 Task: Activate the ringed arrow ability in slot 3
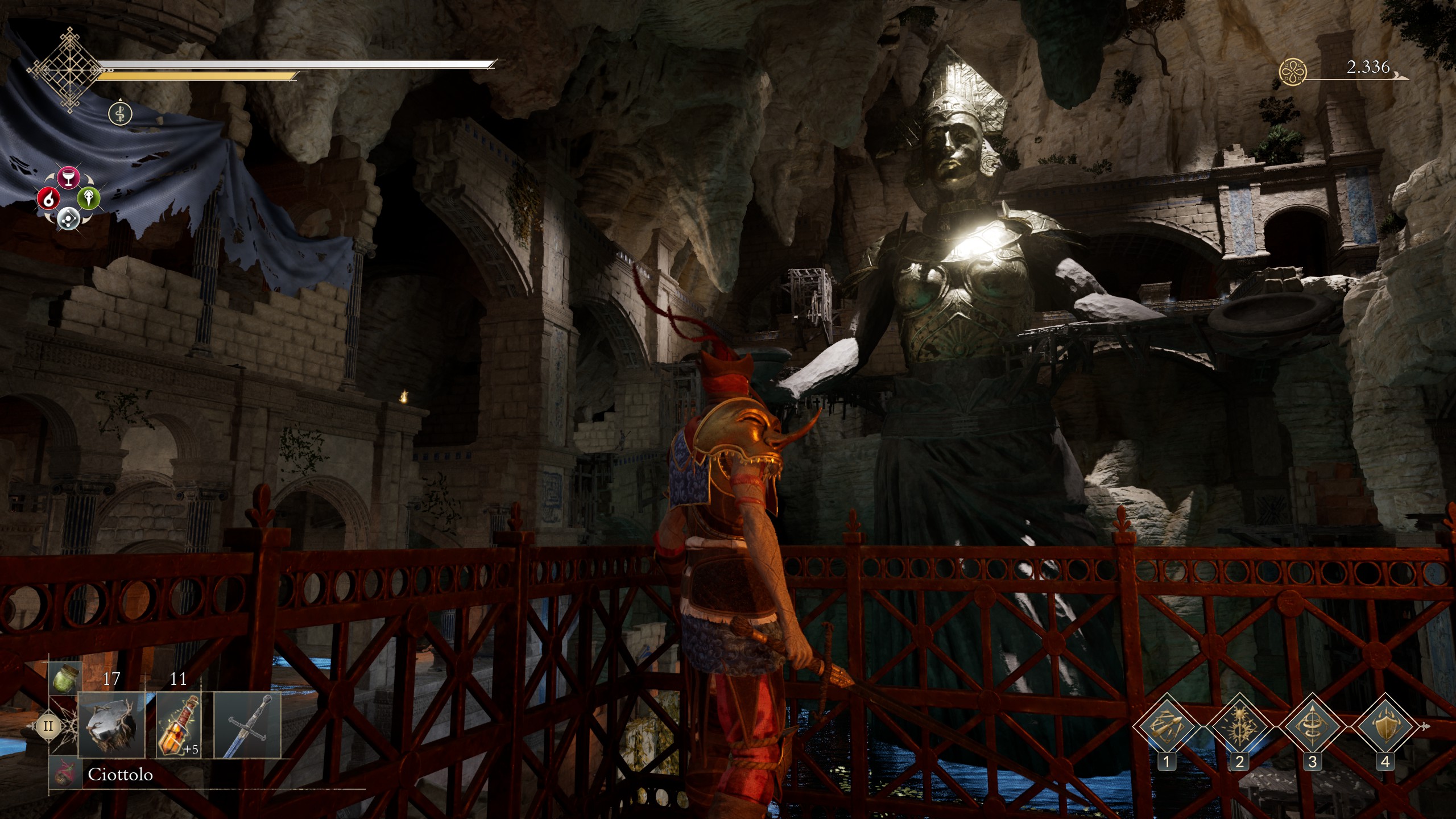(x=1312, y=727)
